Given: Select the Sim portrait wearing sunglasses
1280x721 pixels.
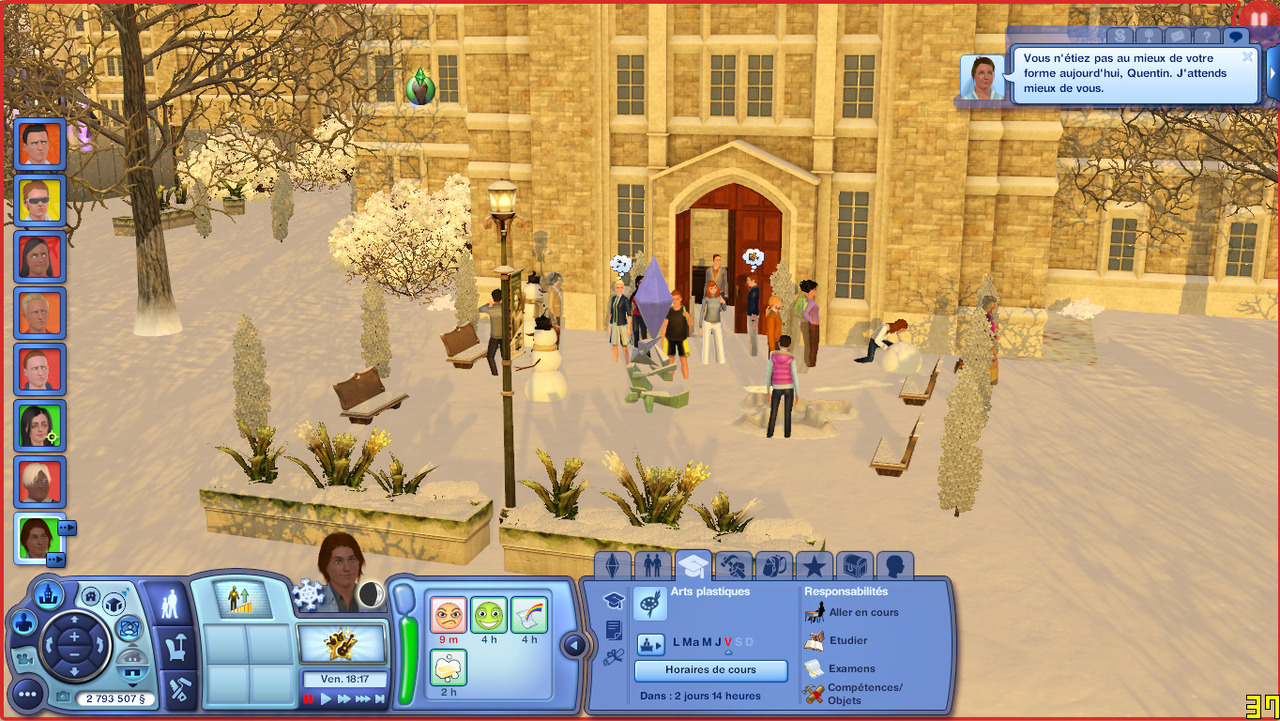Looking at the screenshot, I should click(x=40, y=201).
